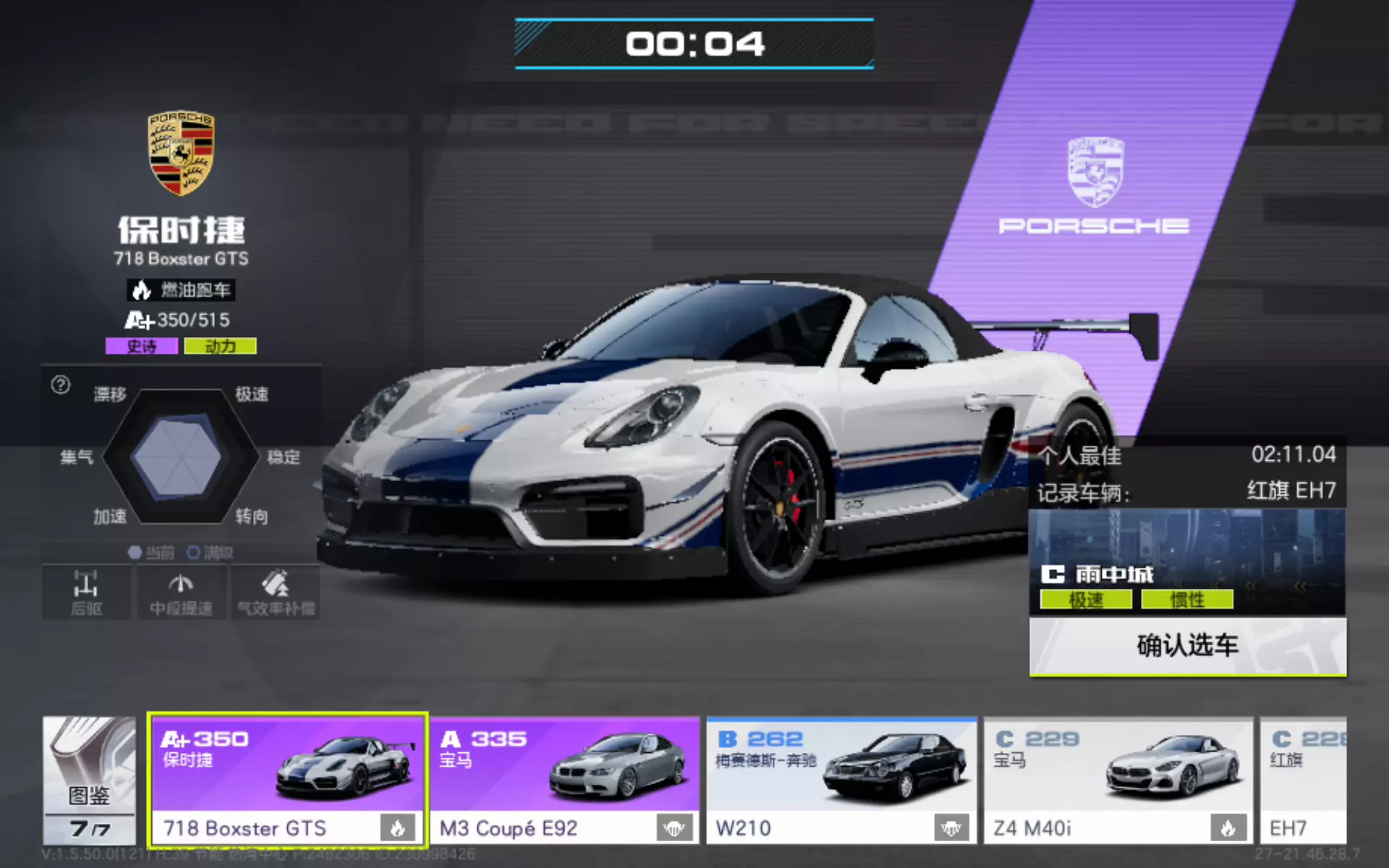This screenshot has width=1389, height=868.
Task: Choose the Hongqi EH7 car card
Action: pos(1303,780)
